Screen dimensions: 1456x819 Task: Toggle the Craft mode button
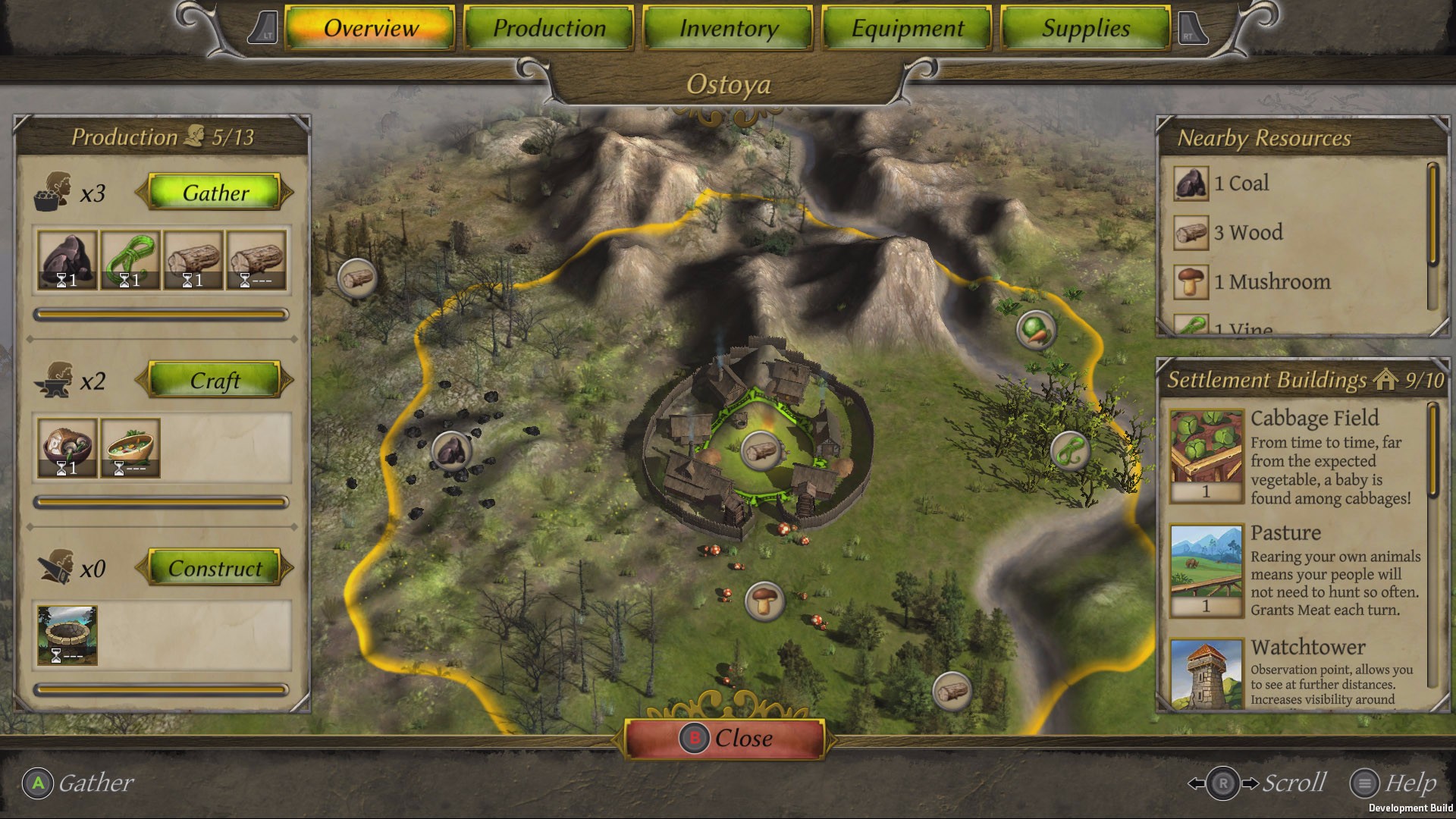tap(215, 381)
